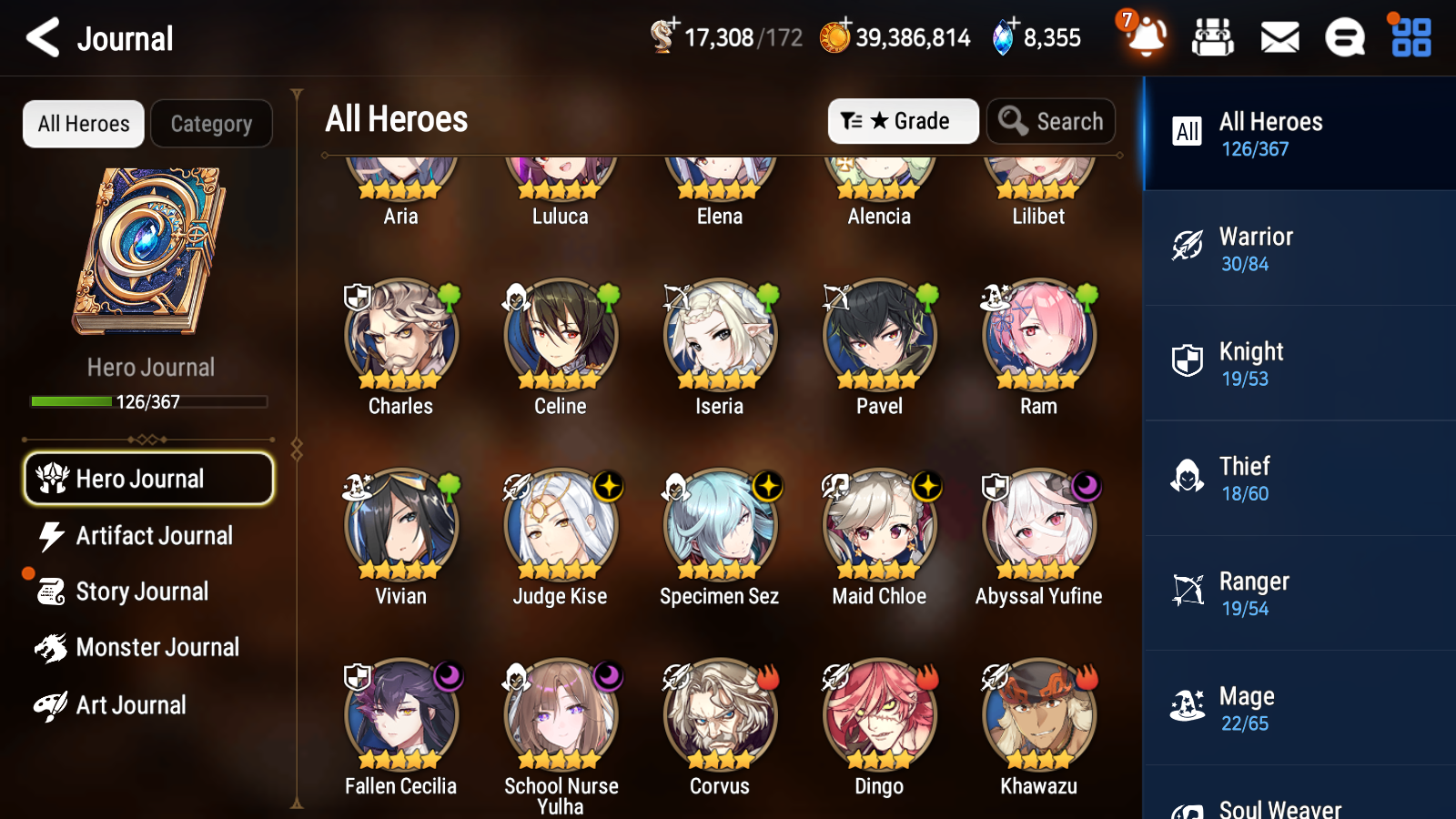Open the Search function
The height and width of the screenshot is (819, 1456).
click(1051, 120)
